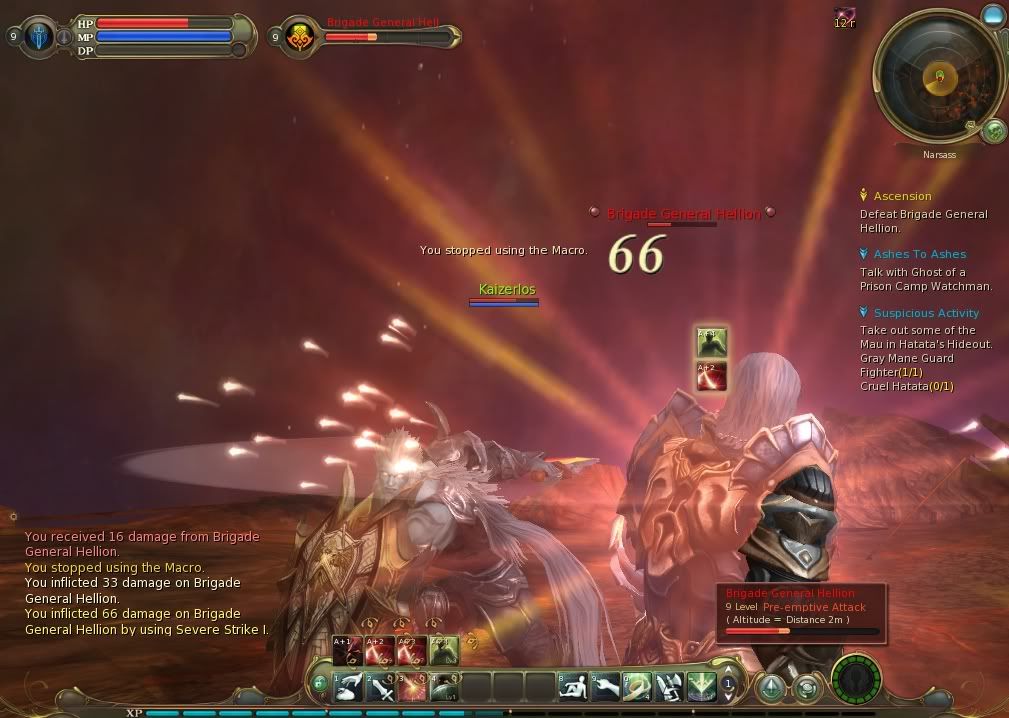
Task: Toggle the hotbar lock button
Action: point(320,684)
